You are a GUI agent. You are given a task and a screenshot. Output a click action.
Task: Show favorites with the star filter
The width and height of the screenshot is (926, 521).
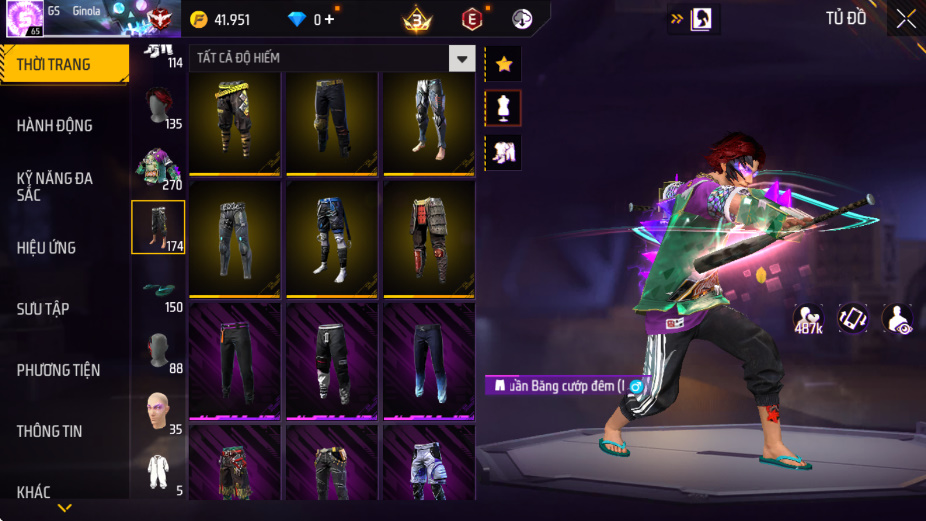tap(503, 64)
